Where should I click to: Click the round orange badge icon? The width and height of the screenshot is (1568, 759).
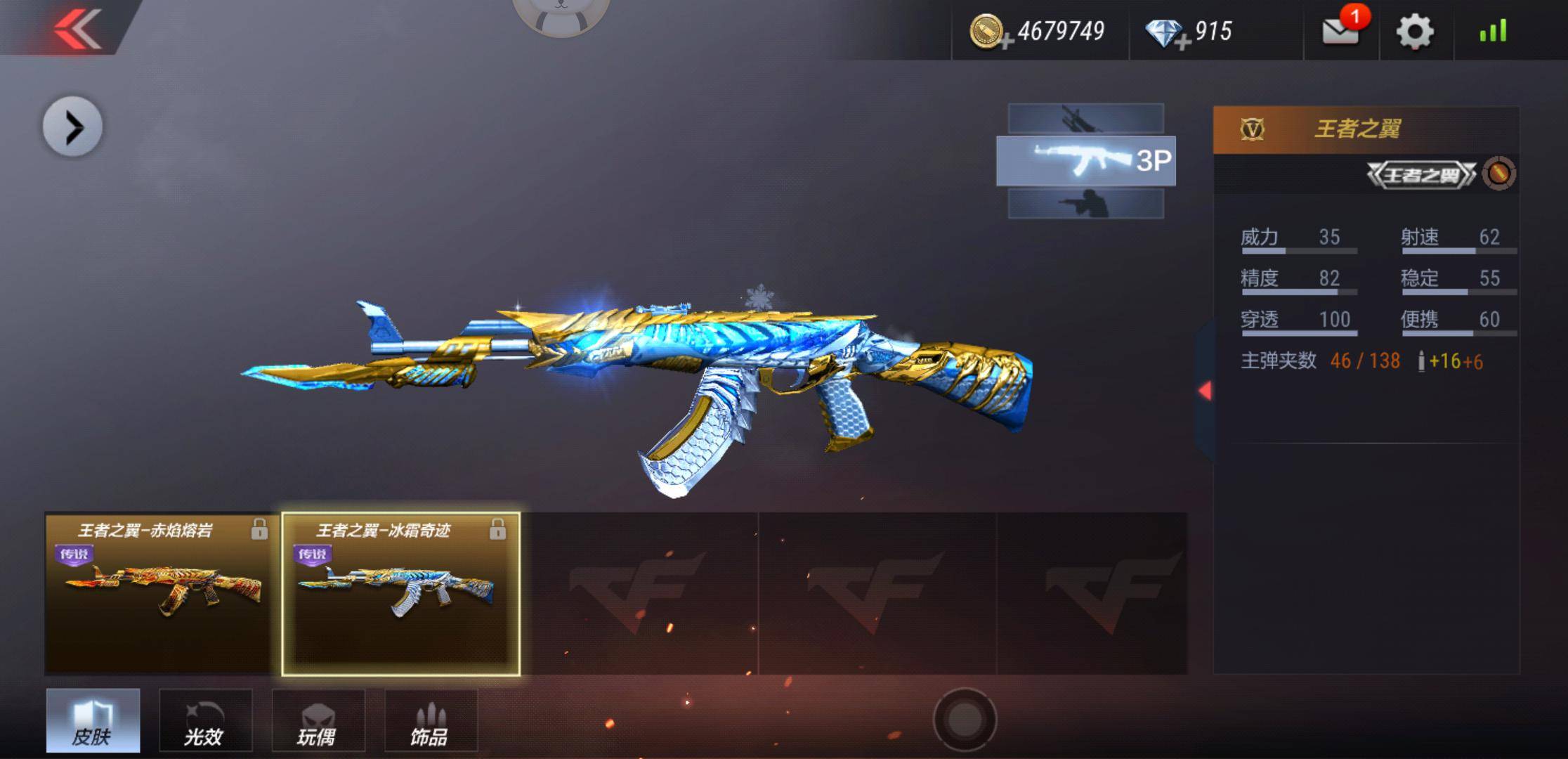[x=1498, y=174]
